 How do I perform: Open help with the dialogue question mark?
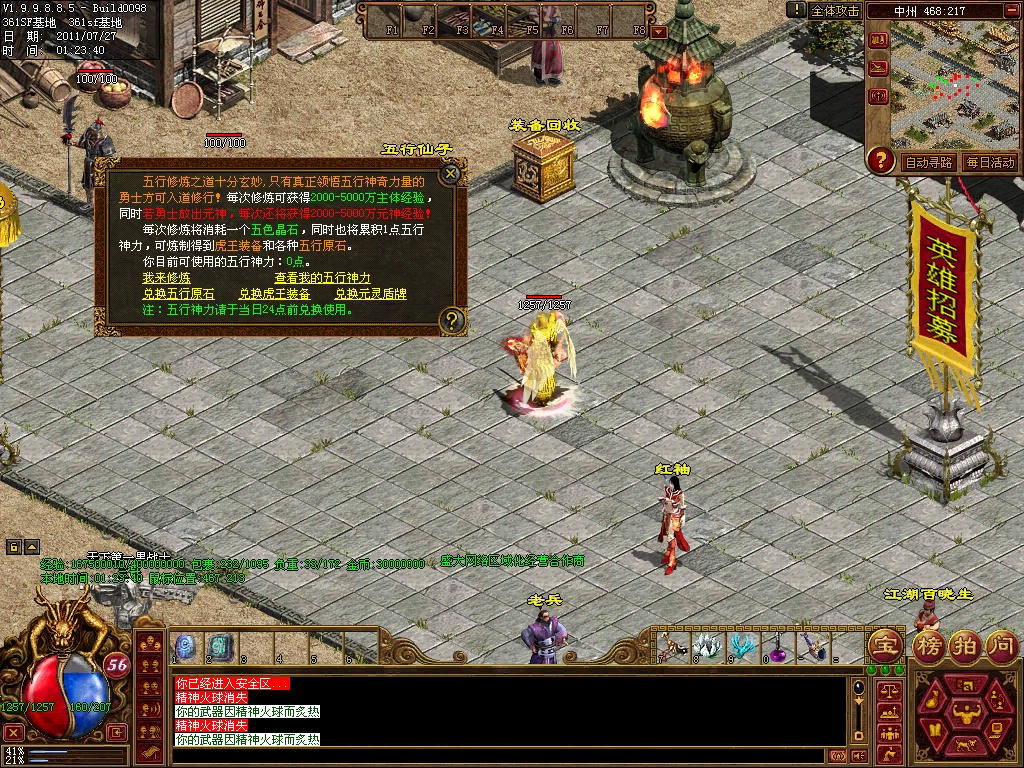452,320
